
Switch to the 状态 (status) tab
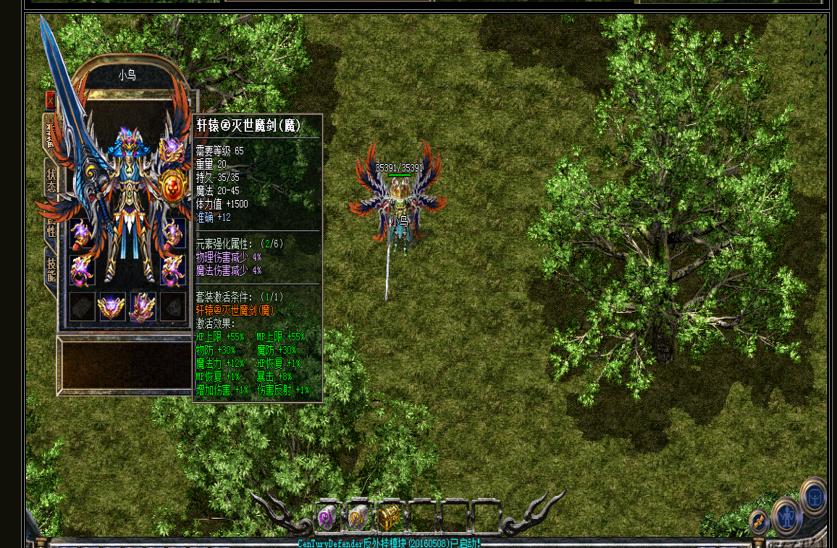51,181
